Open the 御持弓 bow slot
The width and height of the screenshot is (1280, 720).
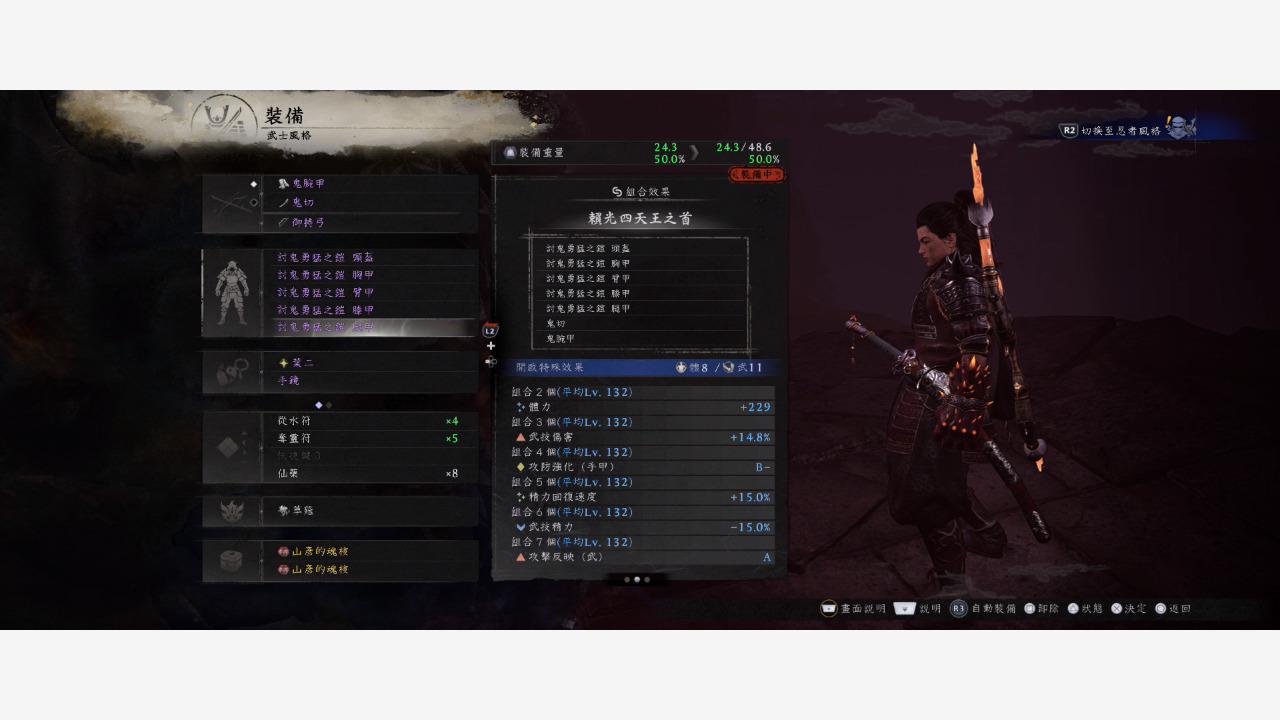(x=370, y=222)
